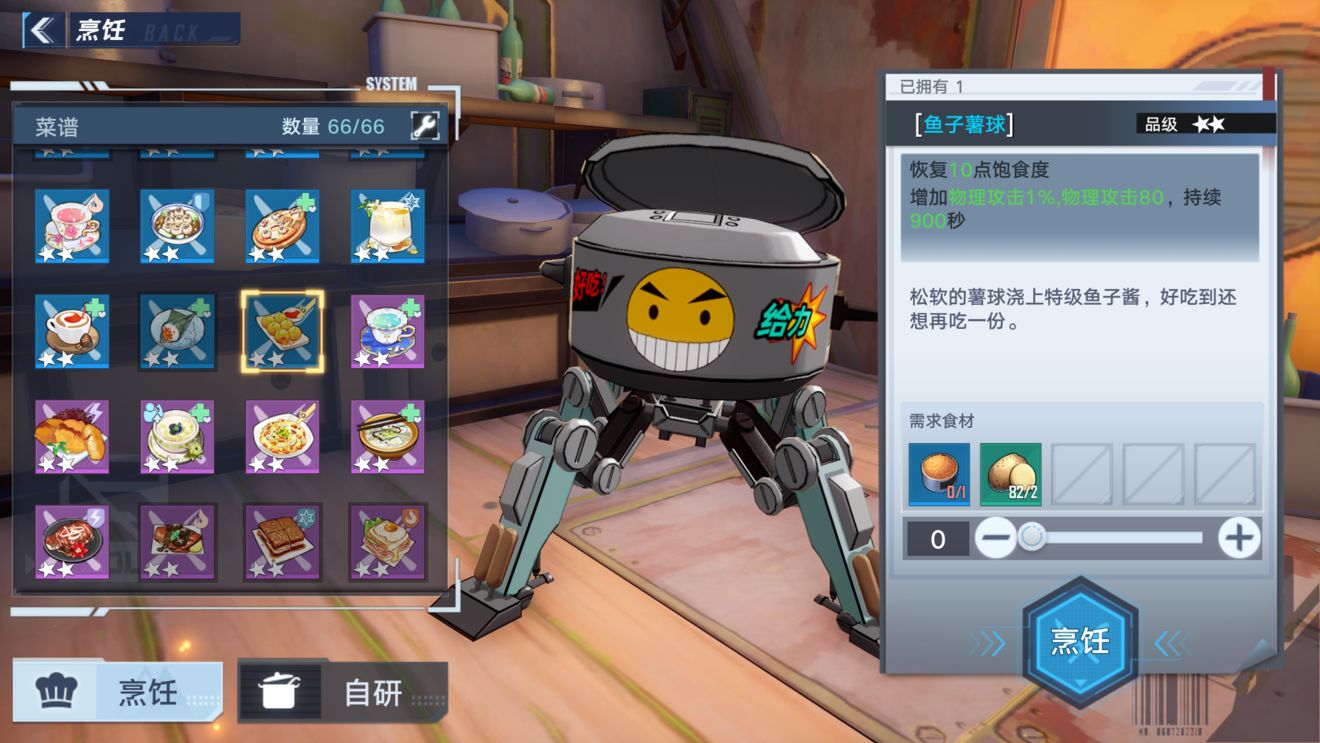Increase cooking quantity with plus button
This screenshot has height=743, width=1320.
pos(1238,539)
